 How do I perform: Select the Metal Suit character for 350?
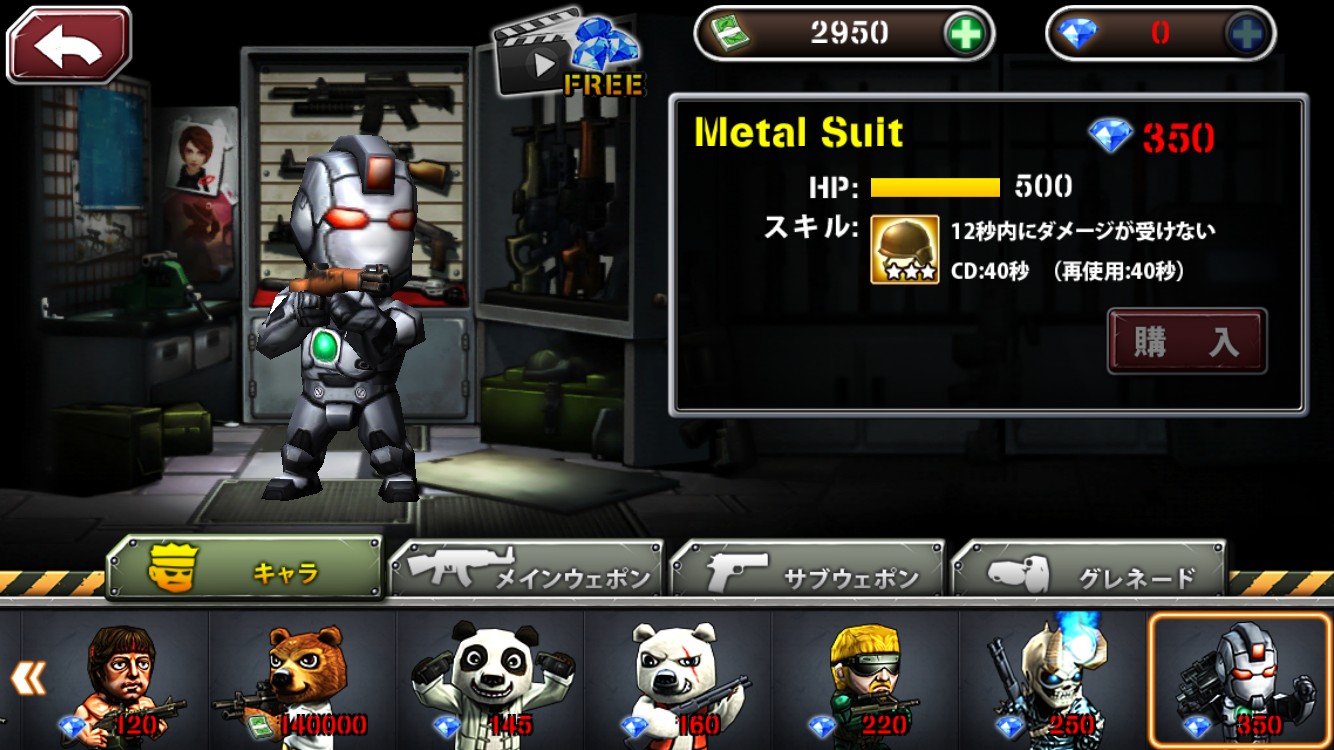[x=1238, y=680]
